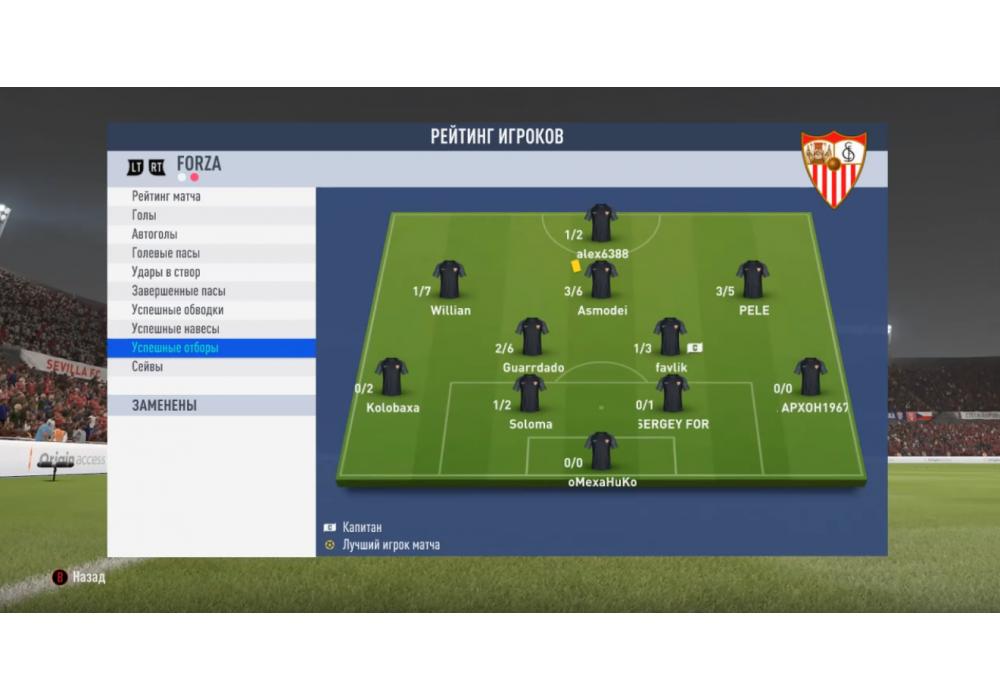This screenshot has height=700, width=1000.
Task: Choose the Успешные обводки entry
Action: click(177, 310)
